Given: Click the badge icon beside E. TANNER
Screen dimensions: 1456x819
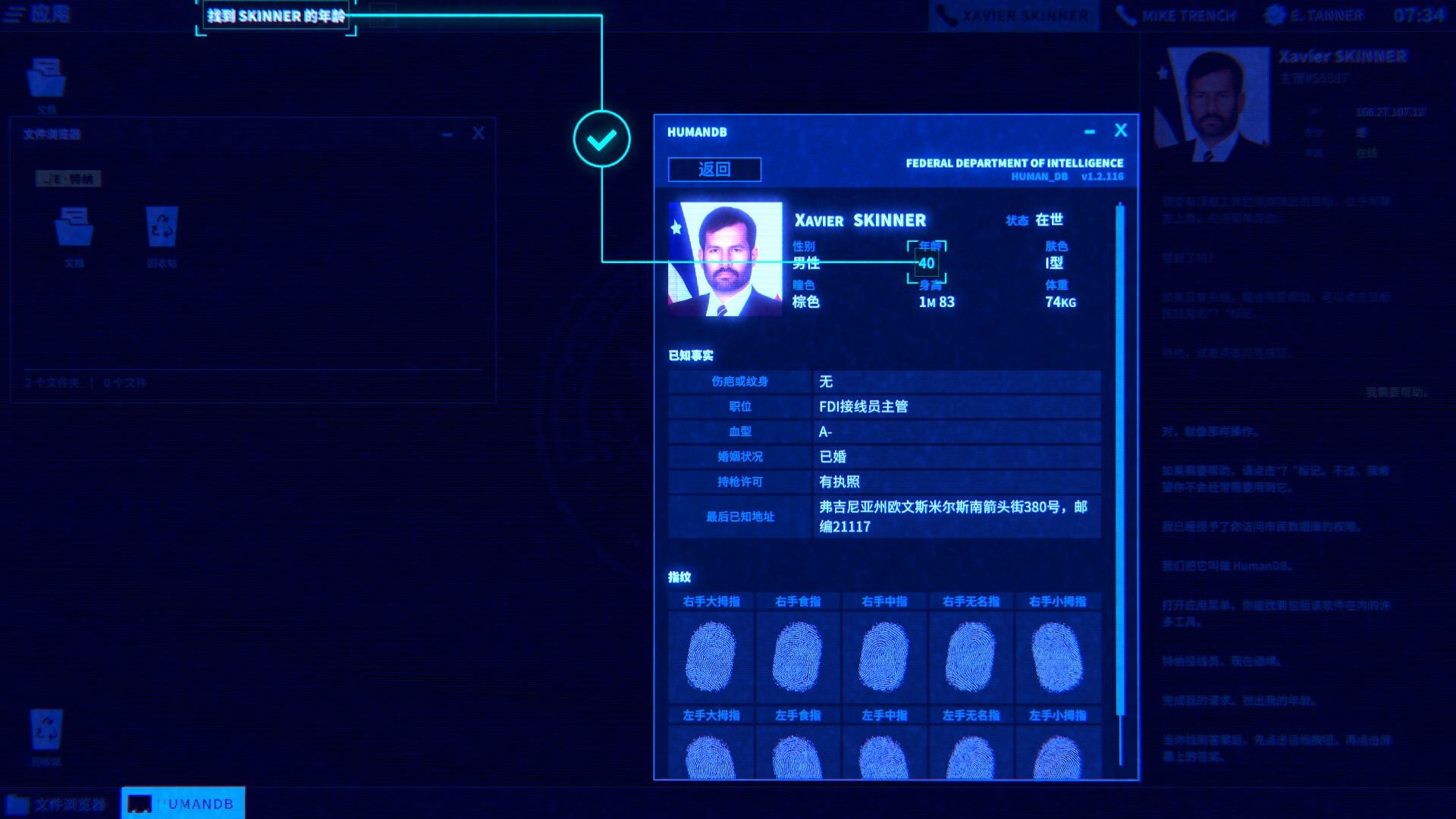Looking at the screenshot, I should tap(1274, 14).
